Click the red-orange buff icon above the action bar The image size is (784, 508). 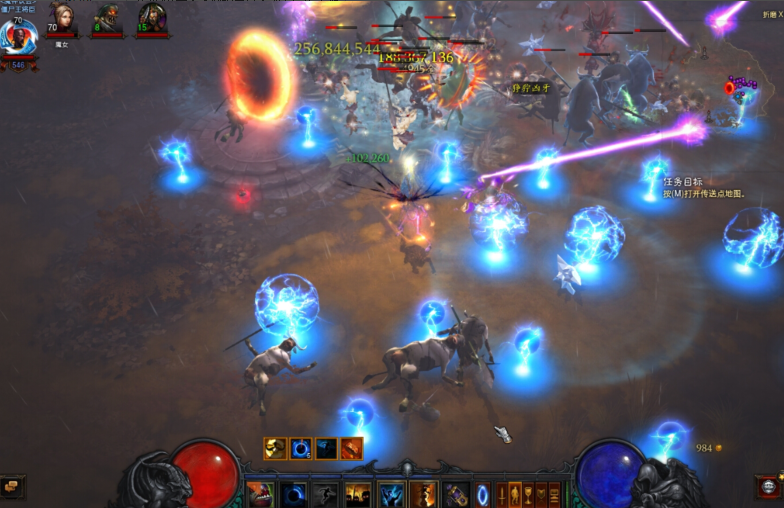click(351, 448)
